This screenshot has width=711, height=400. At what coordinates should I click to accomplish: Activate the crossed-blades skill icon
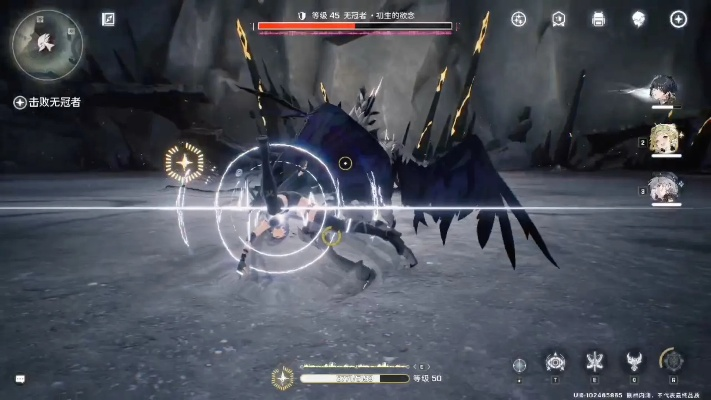point(595,362)
